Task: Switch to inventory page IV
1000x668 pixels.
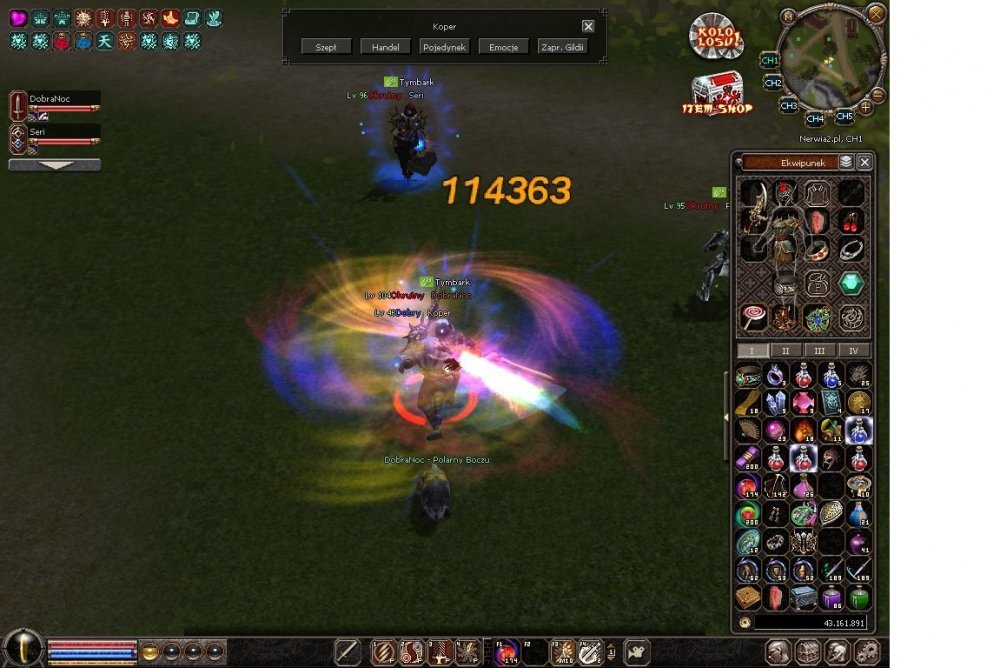Action: click(x=853, y=351)
